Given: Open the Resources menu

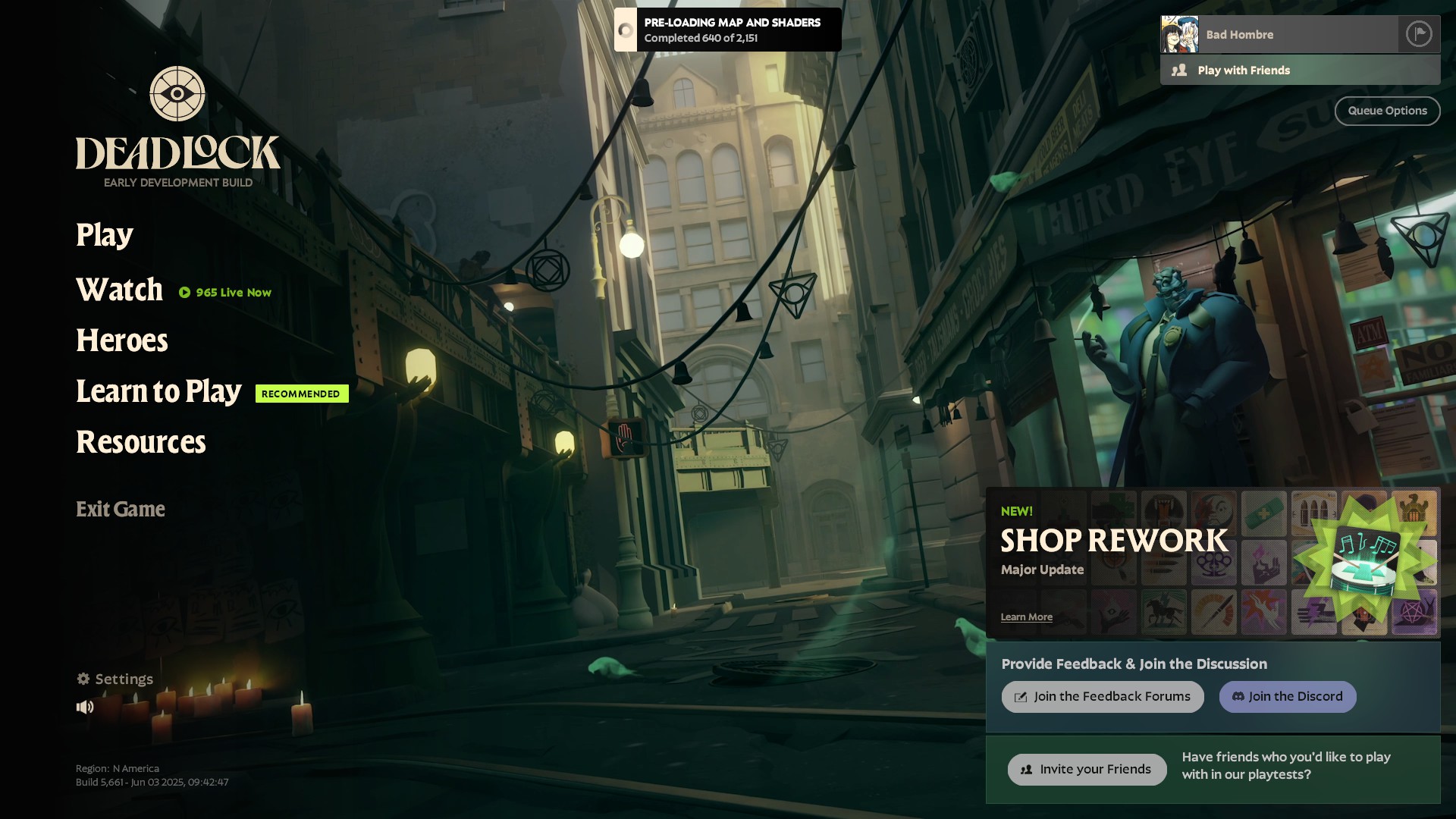Looking at the screenshot, I should click(141, 442).
